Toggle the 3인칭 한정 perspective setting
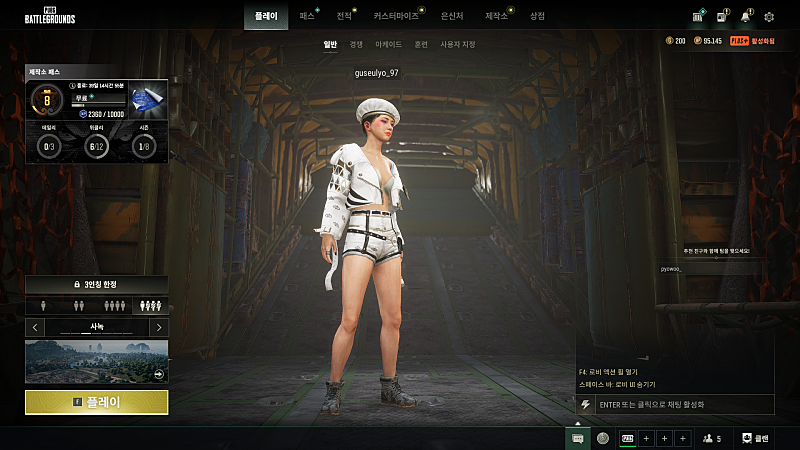Viewport: 800px width, 450px height. click(x=97, y=285)
